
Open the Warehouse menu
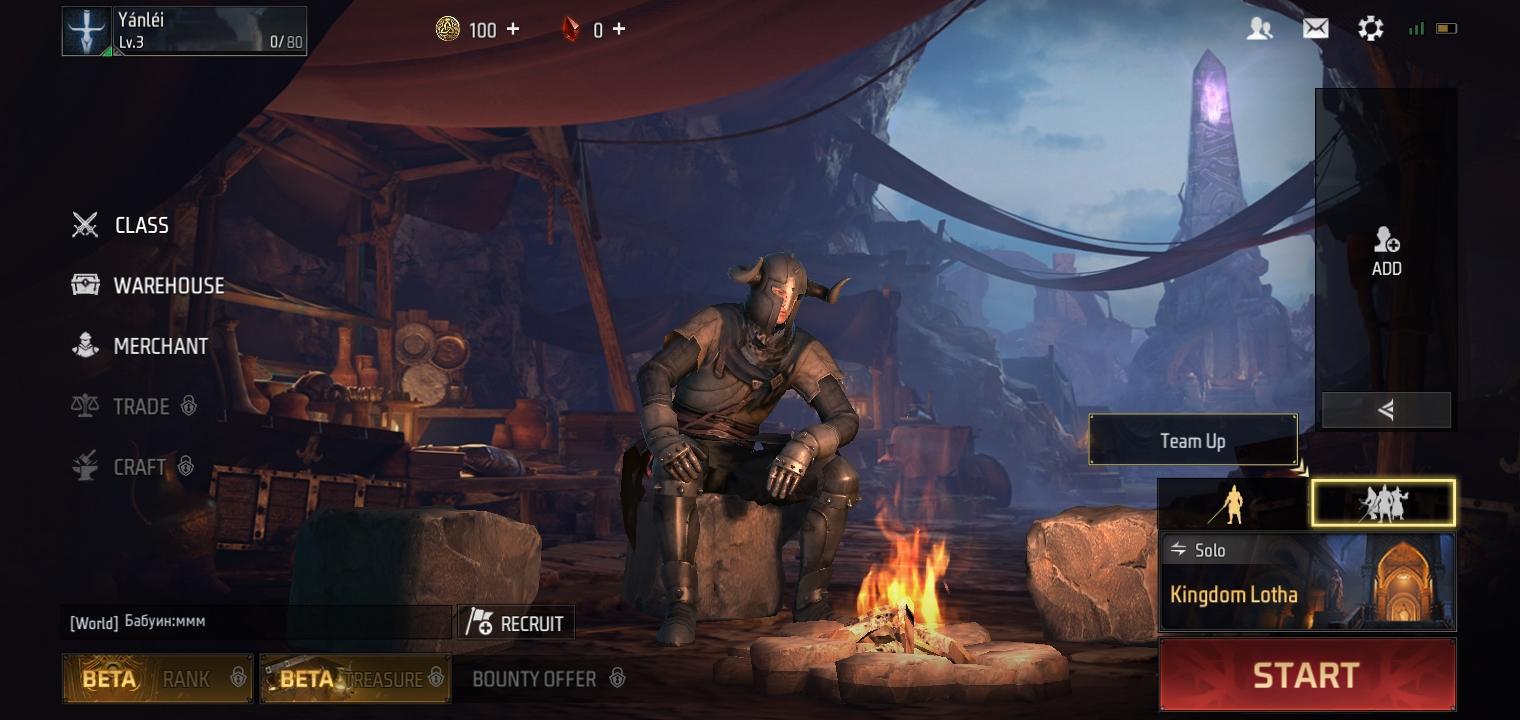coord(148,286)
